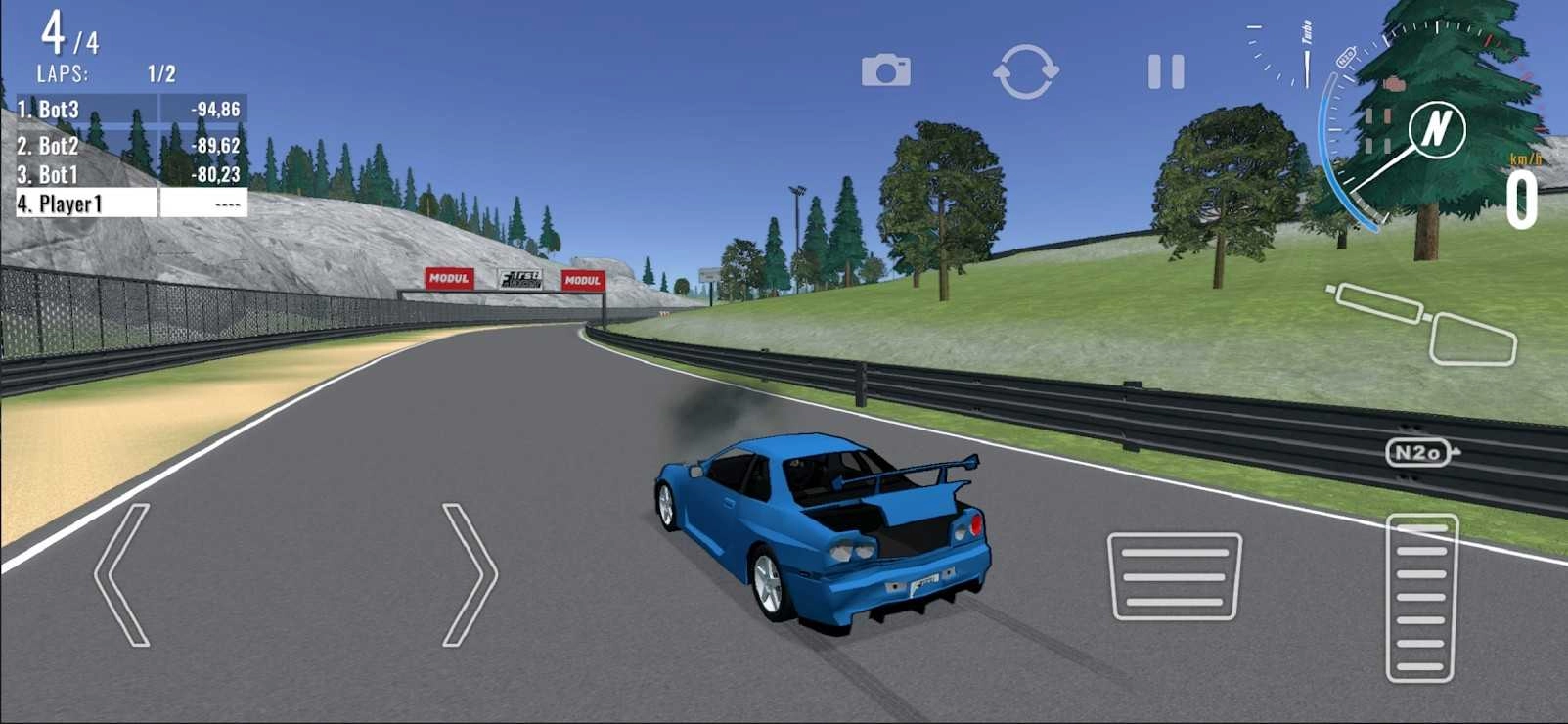
Task: Select Bot3 in the standings list
Action: tap(59, 109)
